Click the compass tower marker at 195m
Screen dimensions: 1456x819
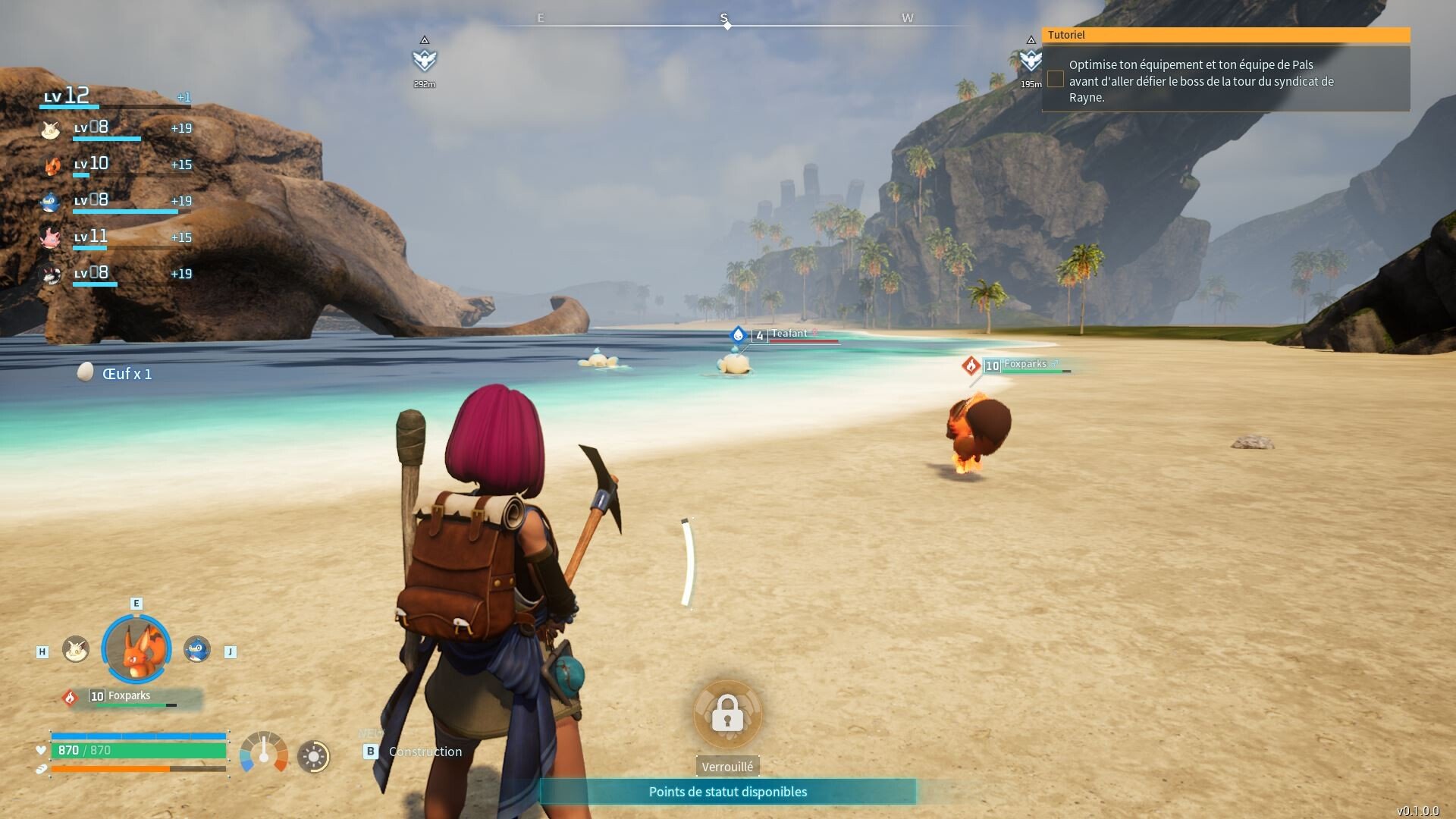point(1029,59)
